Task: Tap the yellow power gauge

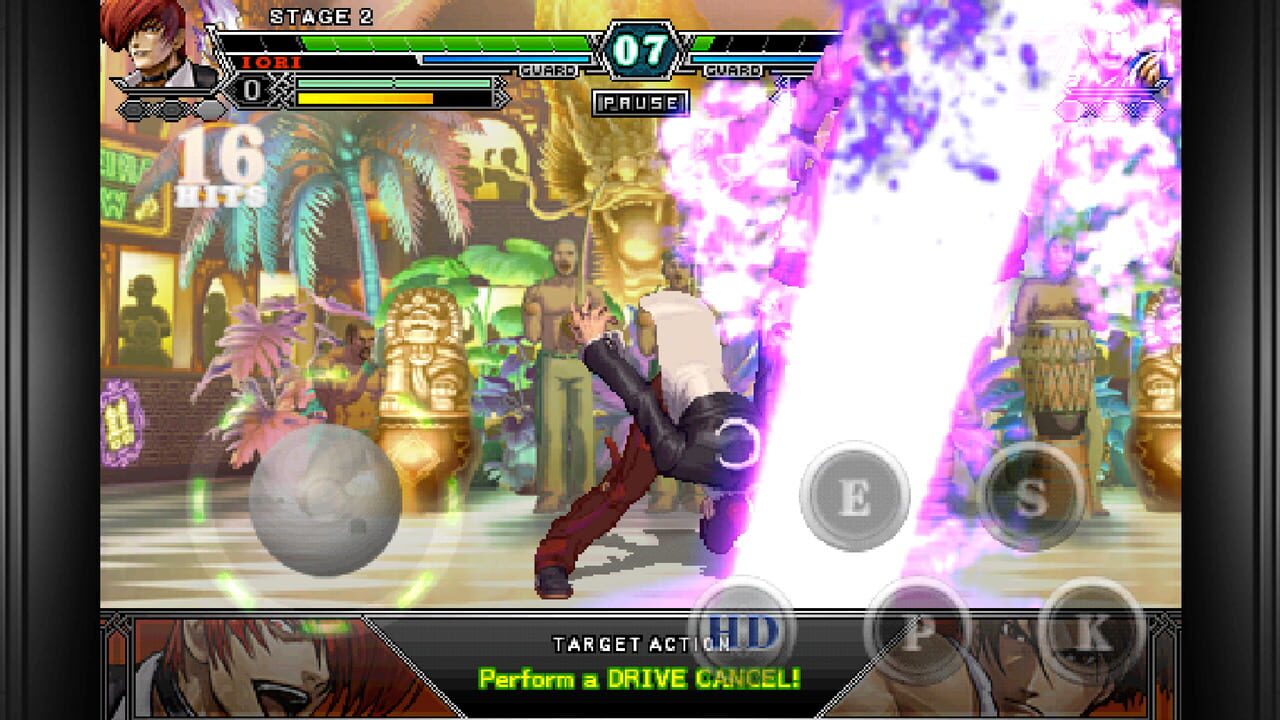Action: click(370, 98)
